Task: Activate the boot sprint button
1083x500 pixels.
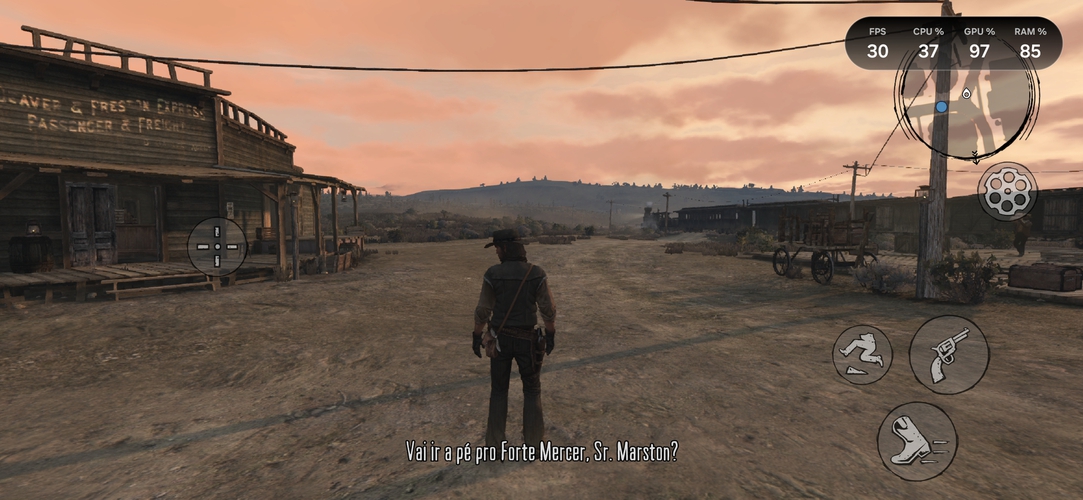Action: (x=916, y=441)
